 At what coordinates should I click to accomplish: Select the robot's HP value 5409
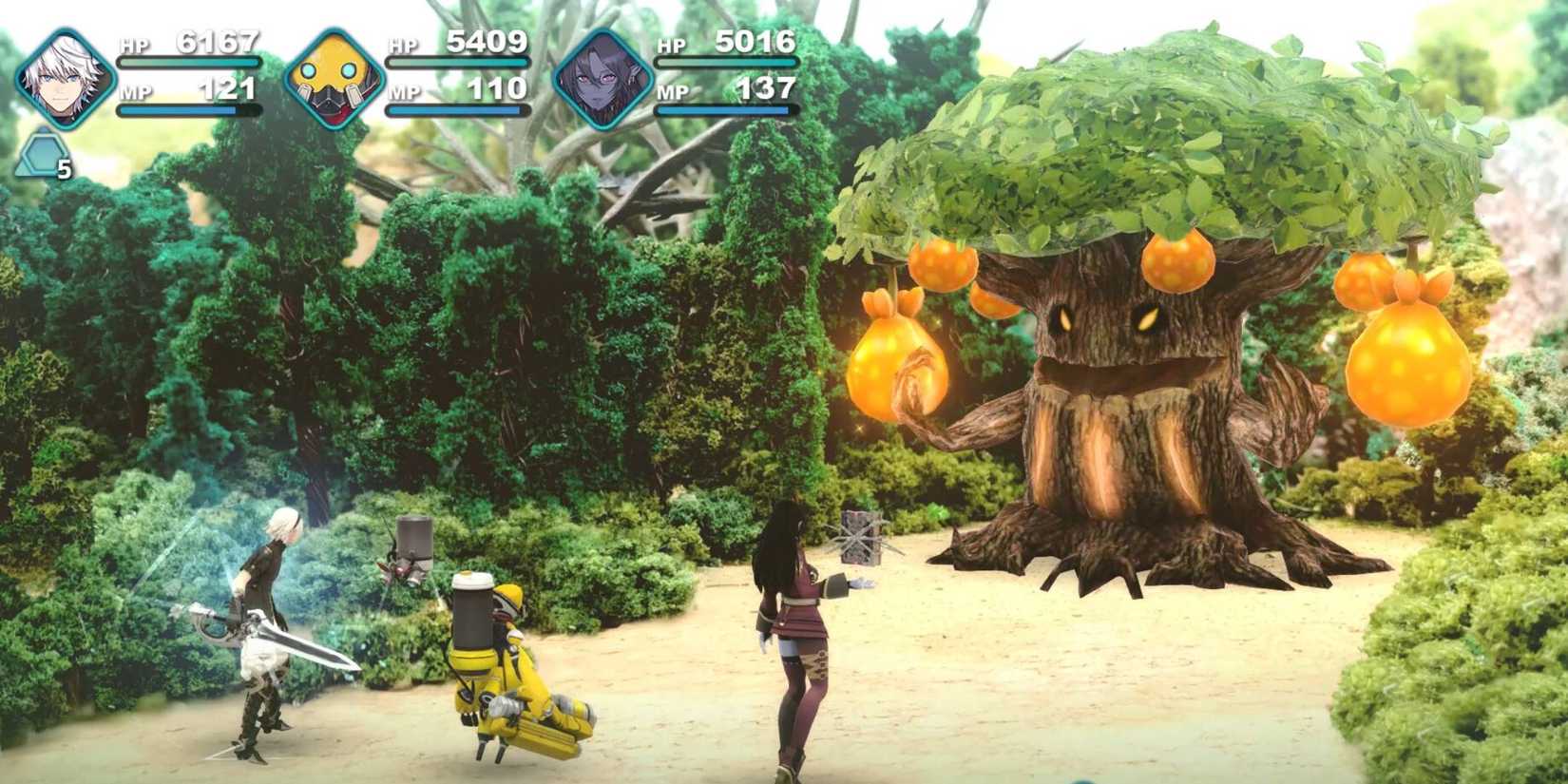(488, 42)
